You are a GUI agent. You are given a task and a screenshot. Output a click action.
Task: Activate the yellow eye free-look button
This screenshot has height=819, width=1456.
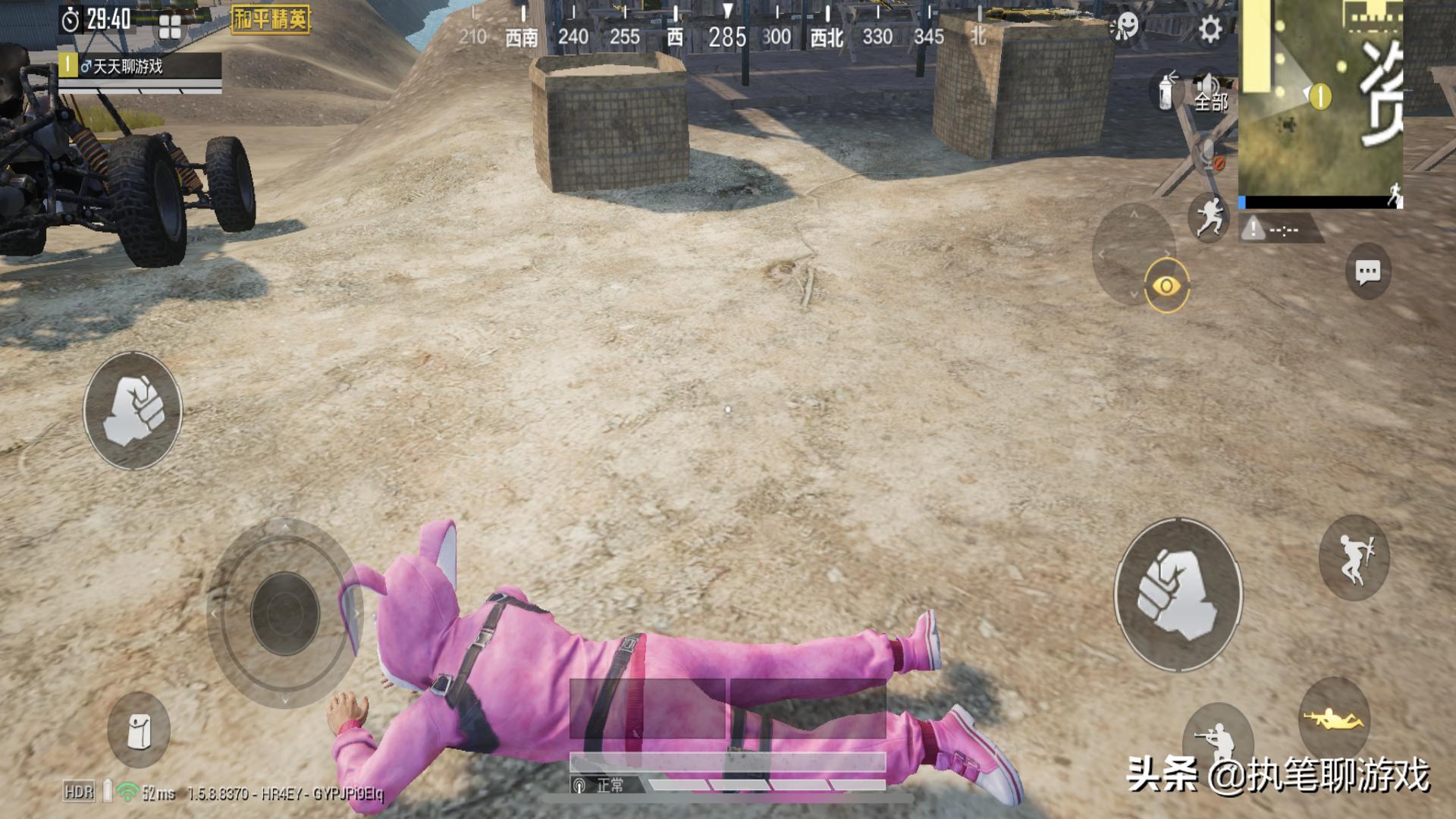pos(1166,286)
